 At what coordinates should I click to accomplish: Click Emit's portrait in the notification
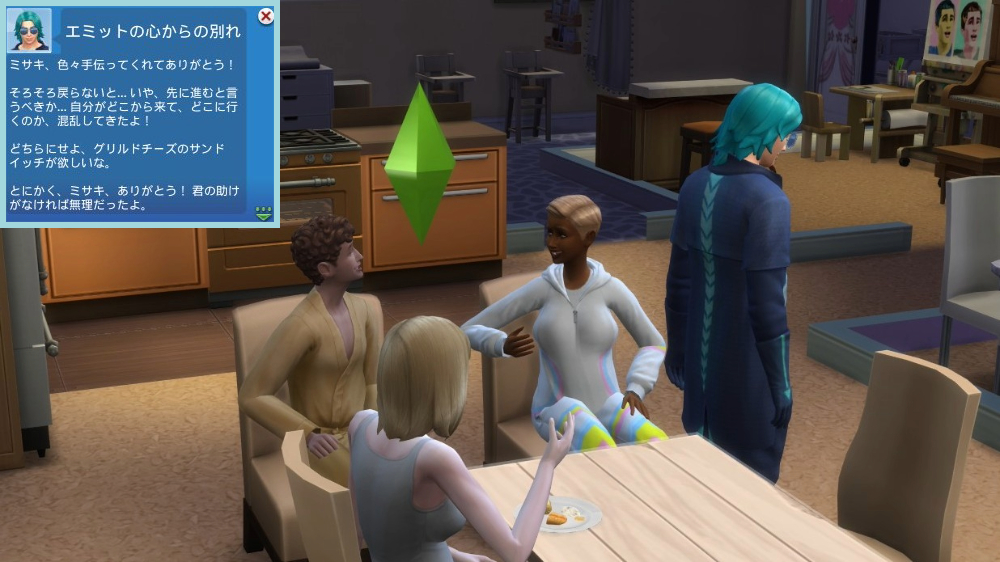[x=29, y=29]
